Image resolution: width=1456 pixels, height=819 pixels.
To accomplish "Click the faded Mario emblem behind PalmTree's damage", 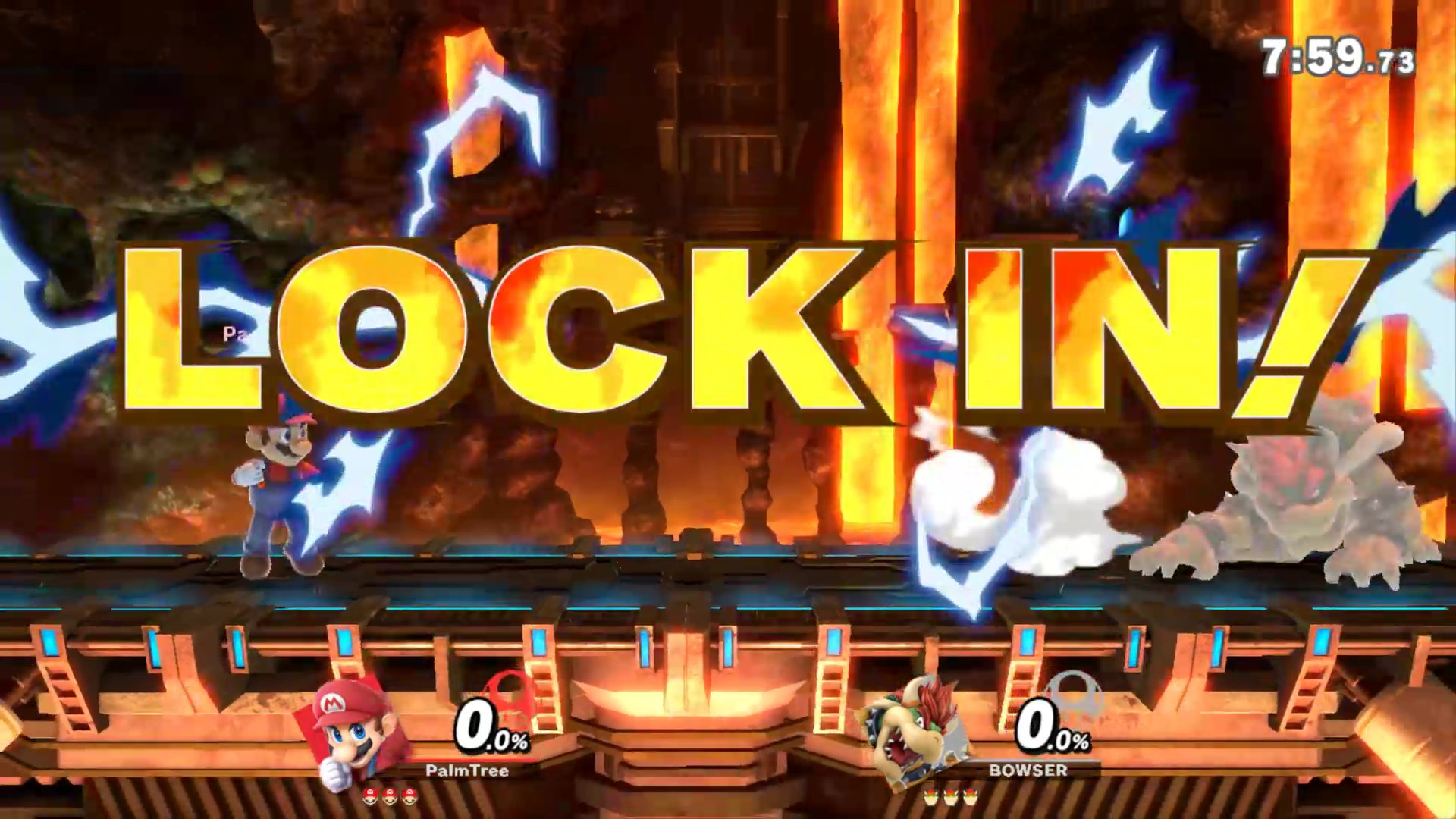I will point(510,698).
